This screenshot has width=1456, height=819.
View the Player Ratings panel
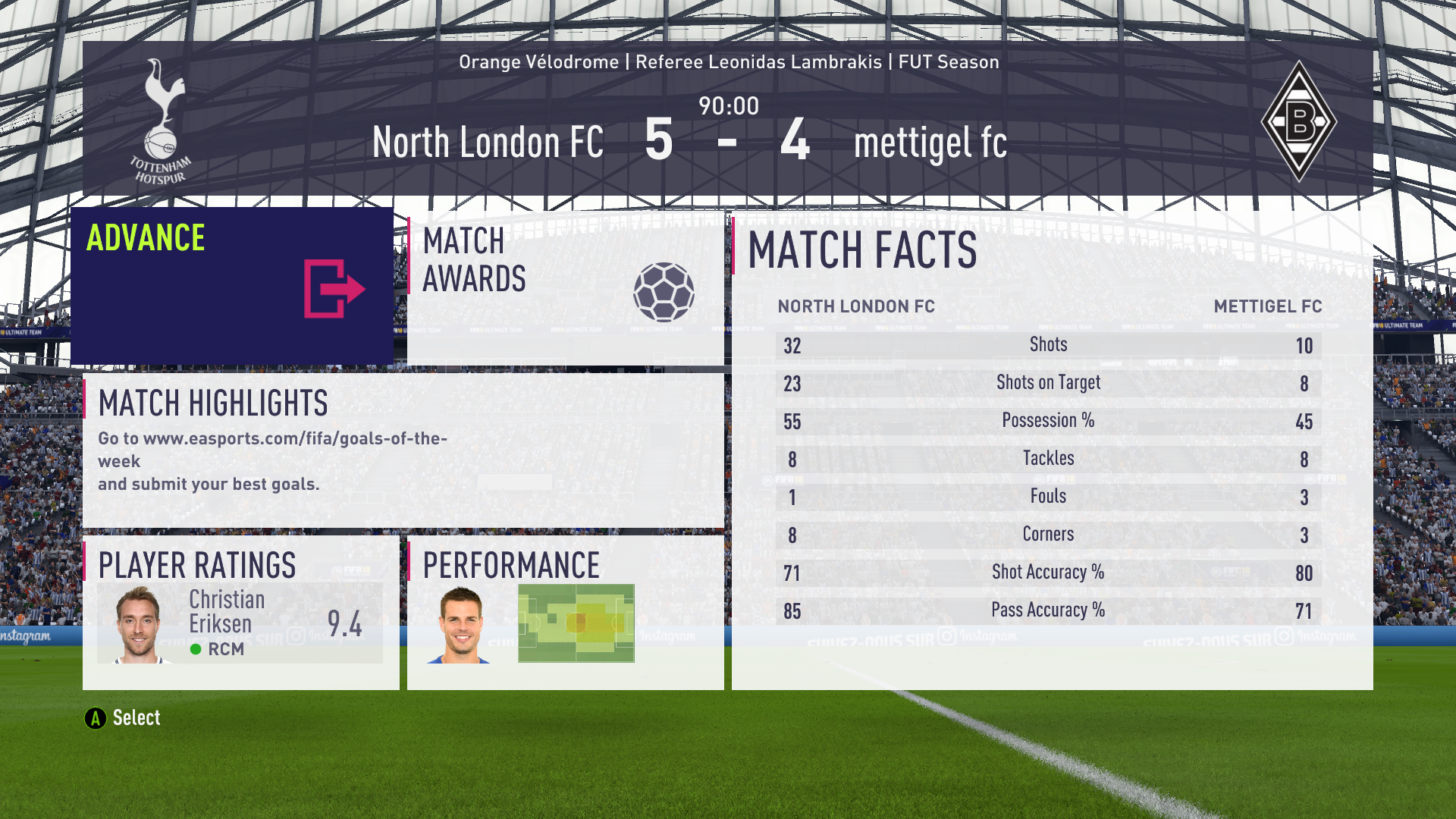click(x=240, y=613)
